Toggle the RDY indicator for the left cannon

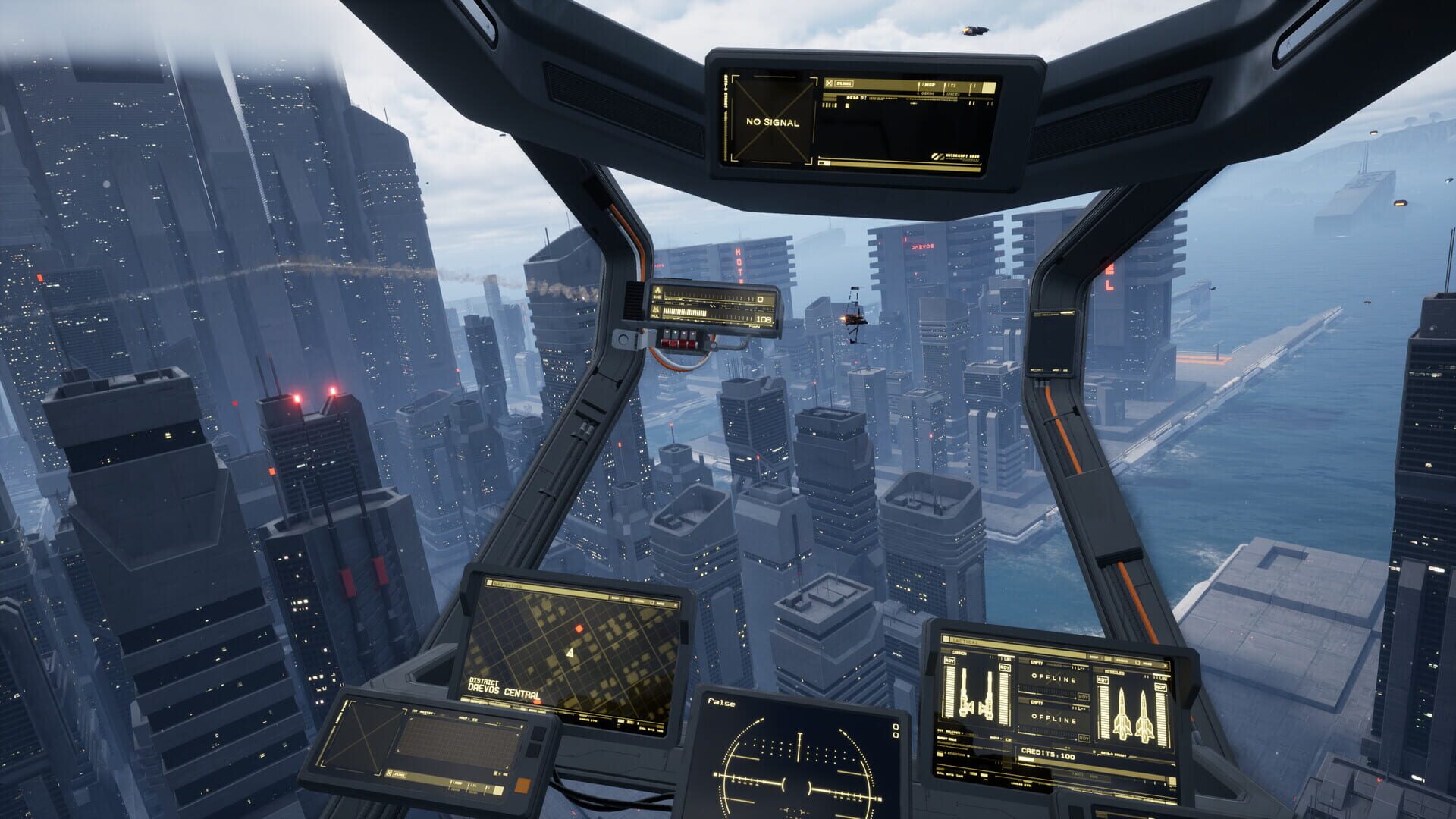tap(948, 661)
